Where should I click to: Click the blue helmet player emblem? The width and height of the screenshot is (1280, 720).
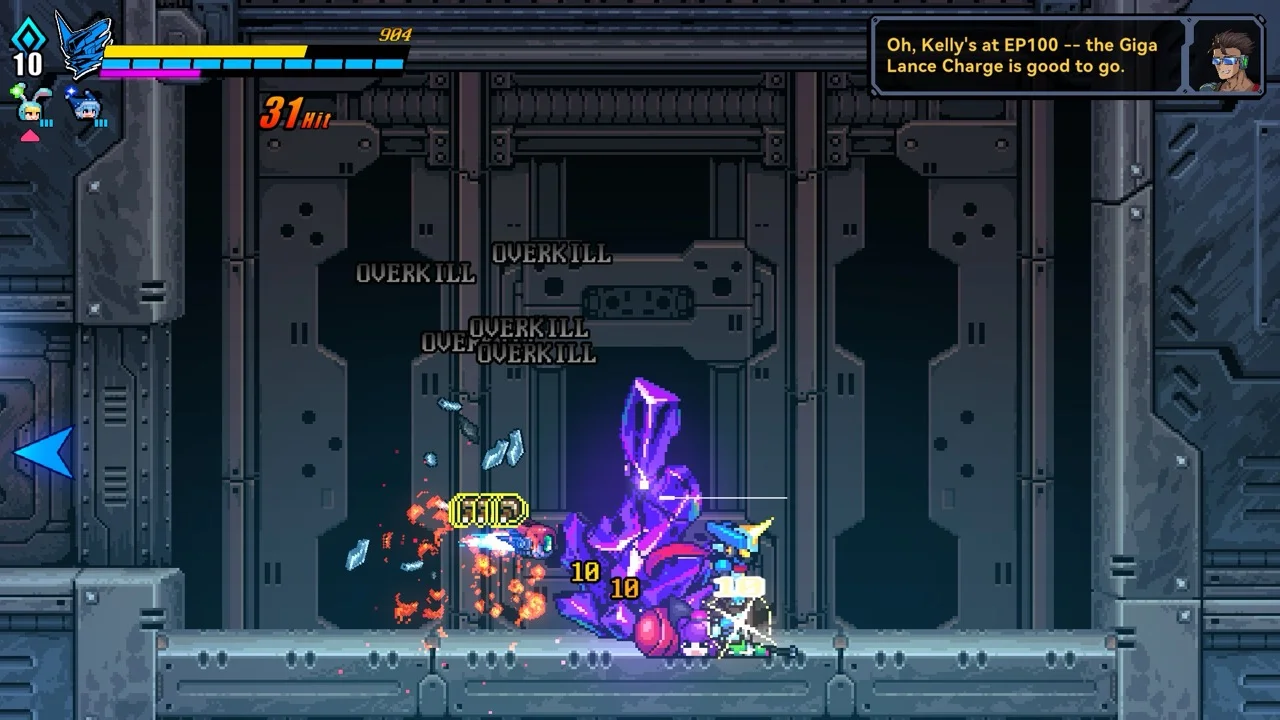80,45
